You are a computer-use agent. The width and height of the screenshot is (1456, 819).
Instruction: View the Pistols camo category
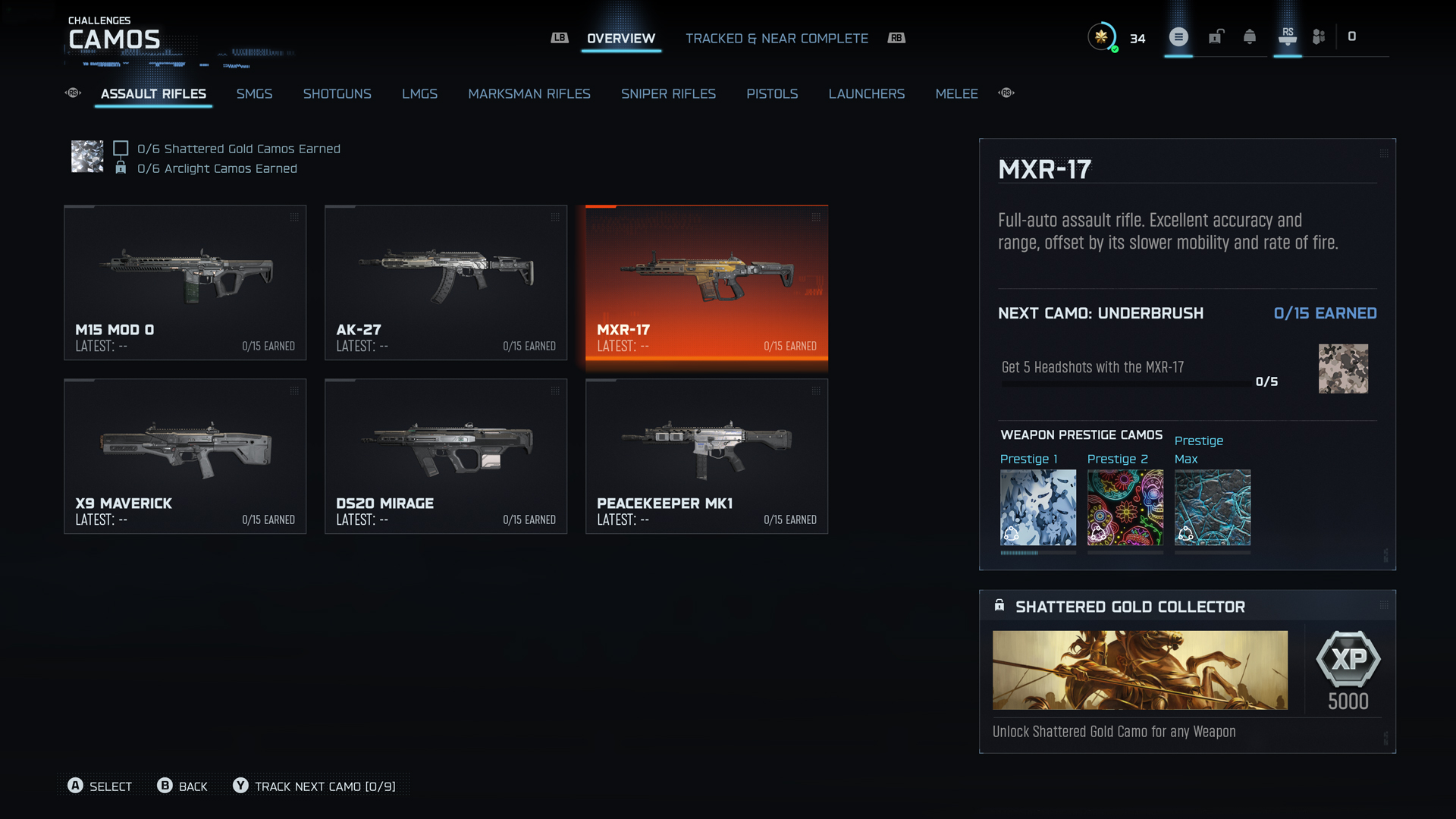[x=772, y=94]
